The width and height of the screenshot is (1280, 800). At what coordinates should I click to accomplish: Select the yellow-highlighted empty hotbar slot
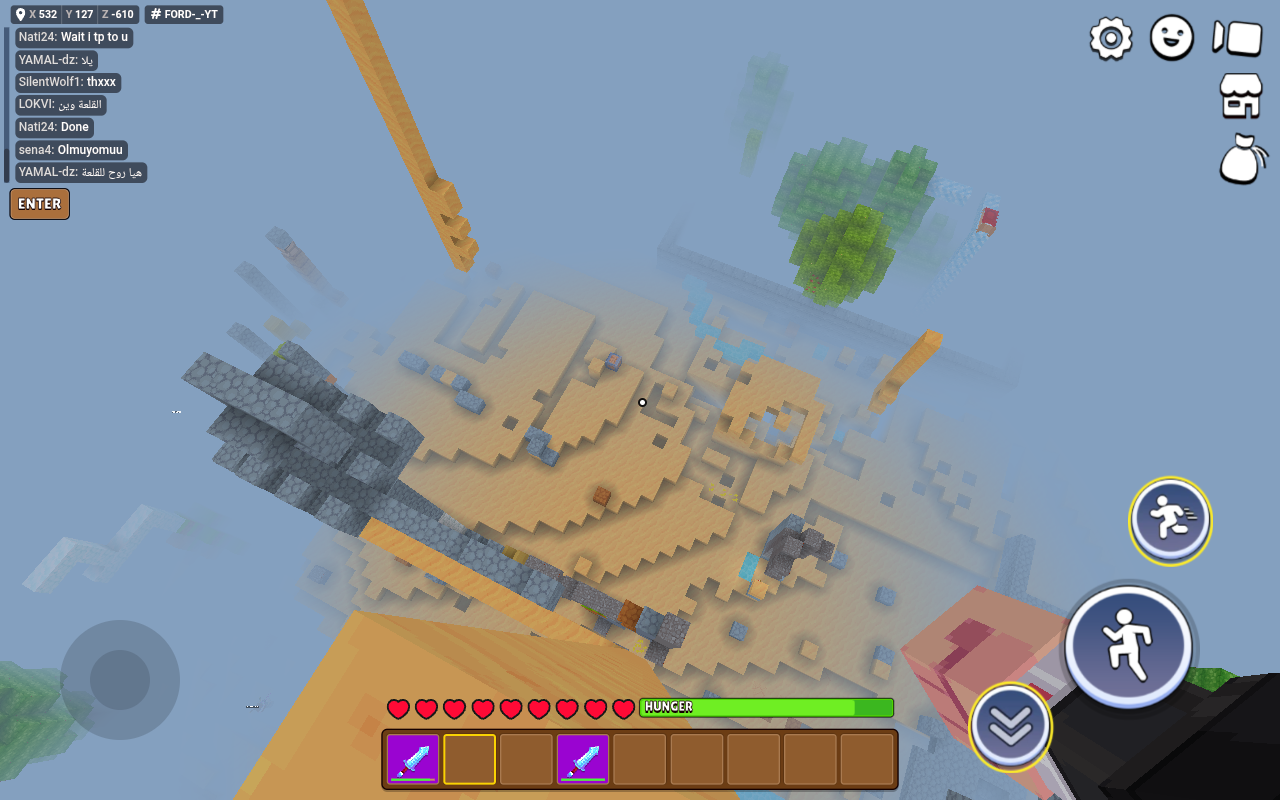pos(469,759)
